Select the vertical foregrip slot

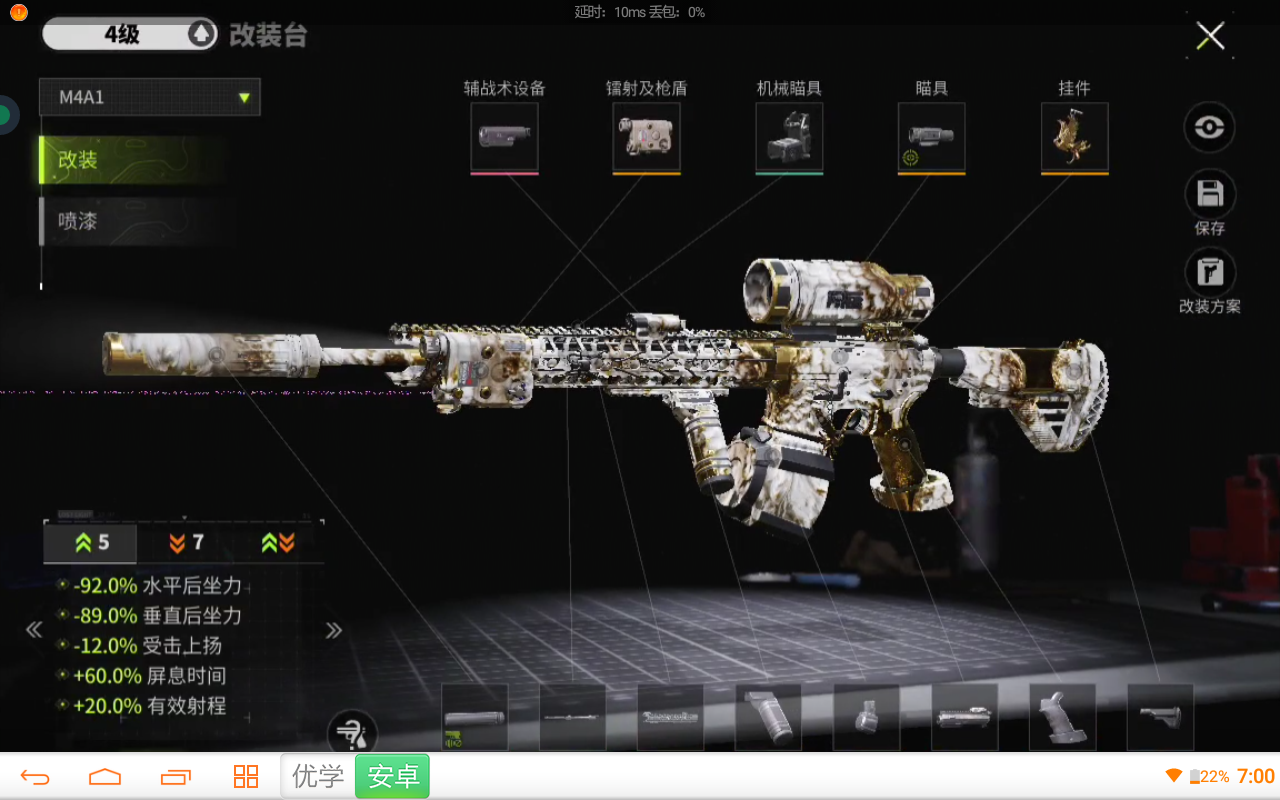(768, 717)
